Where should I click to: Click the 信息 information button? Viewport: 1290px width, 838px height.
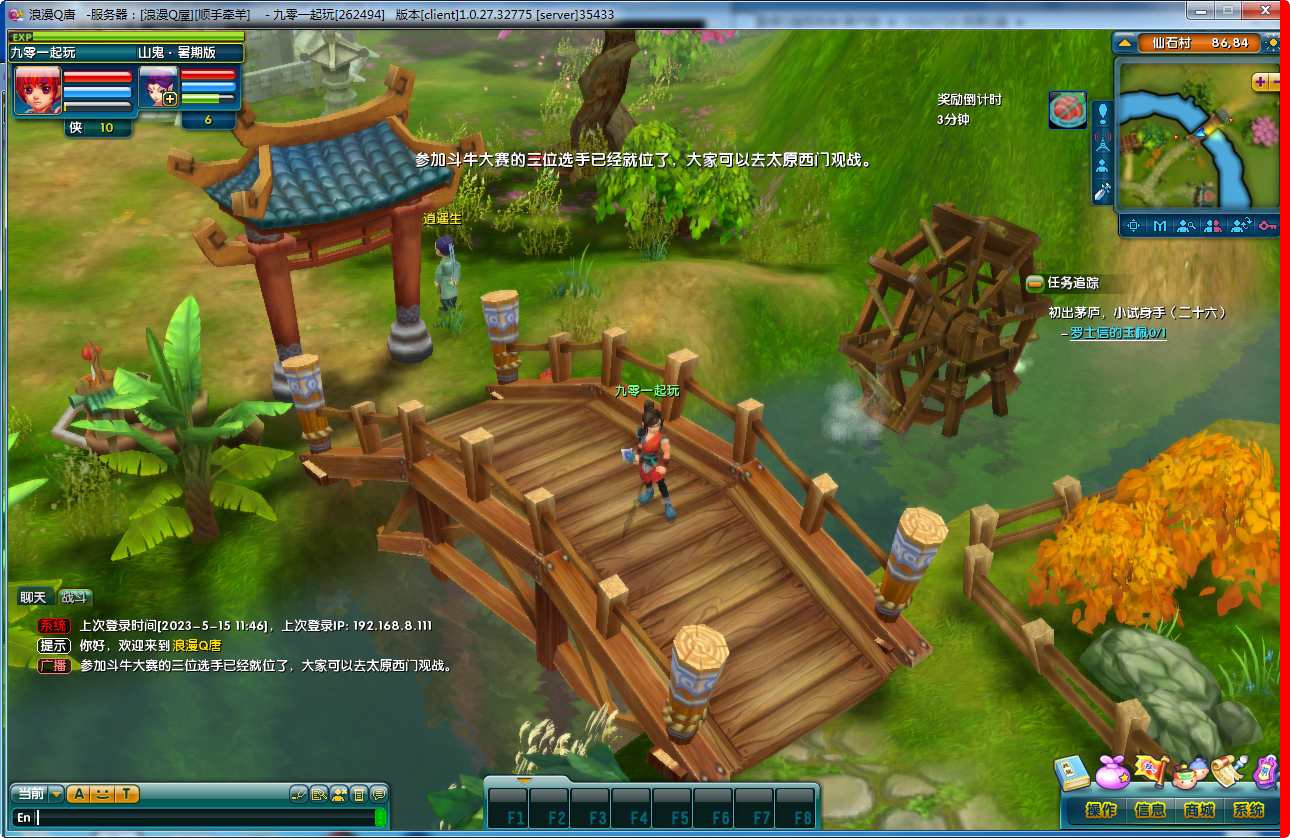click(x=1151, y=809)
